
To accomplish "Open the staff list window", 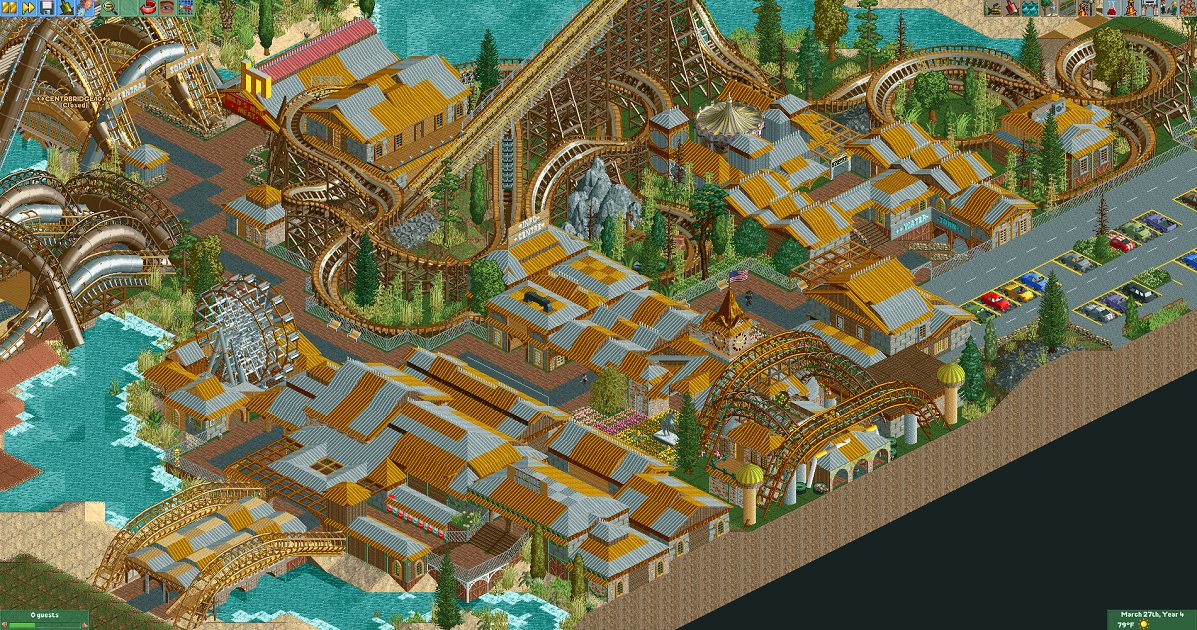I will (x=1170, y=8).
